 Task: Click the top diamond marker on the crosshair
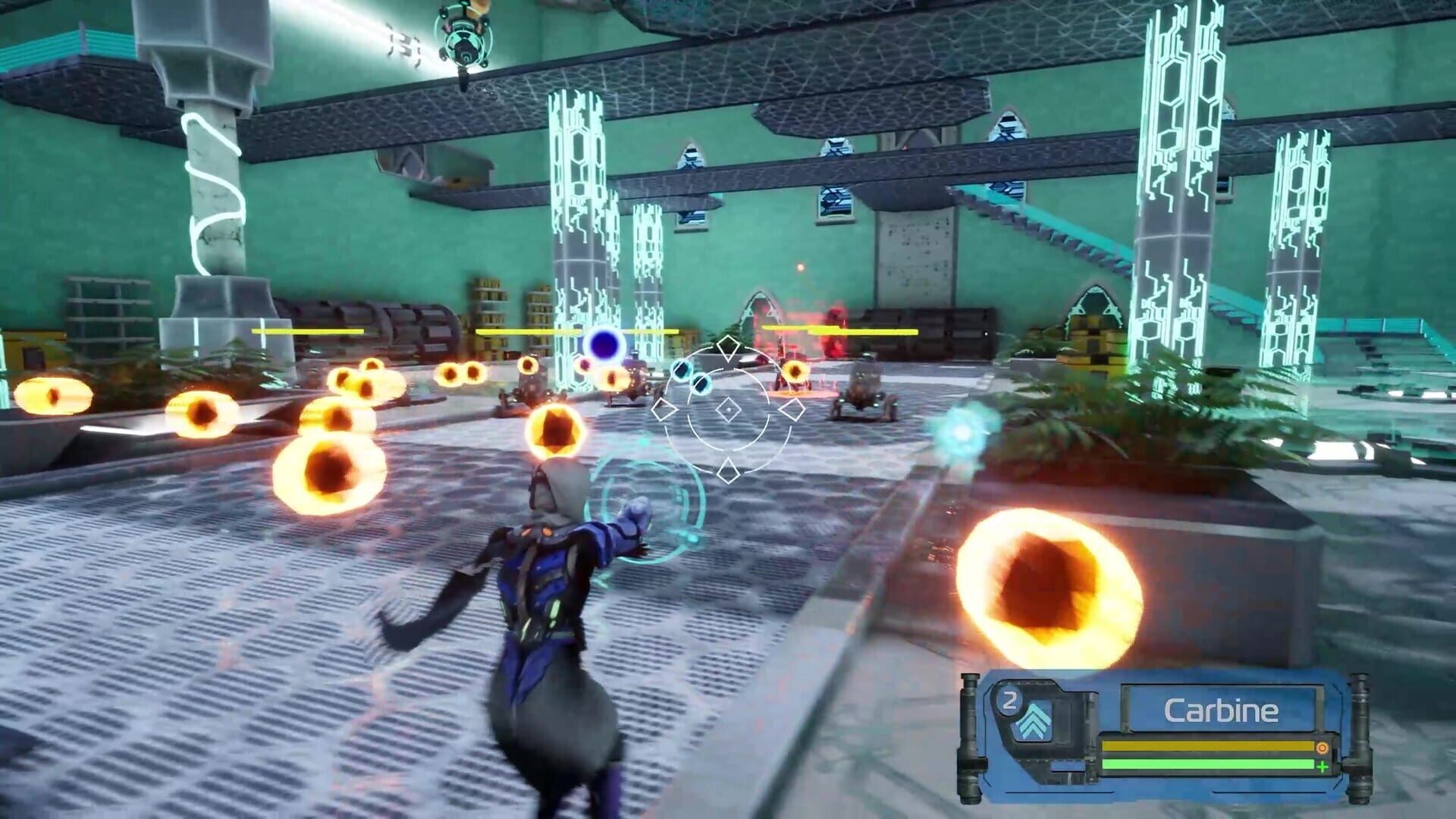pyautogui.click(x=729, y=347)
